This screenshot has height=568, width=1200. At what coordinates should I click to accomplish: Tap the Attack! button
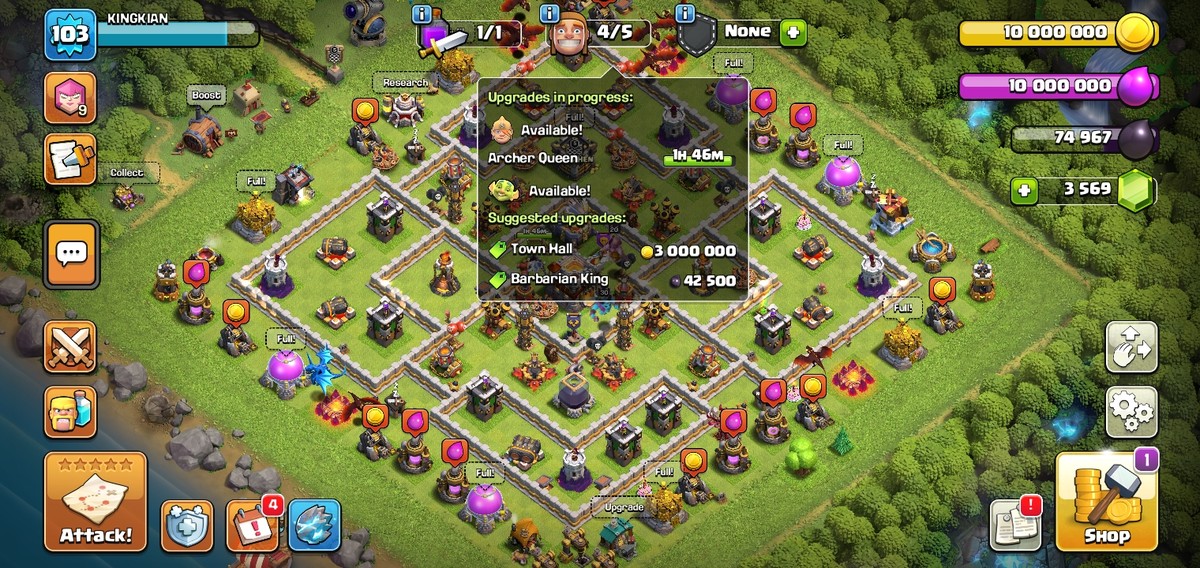[95, 502]
